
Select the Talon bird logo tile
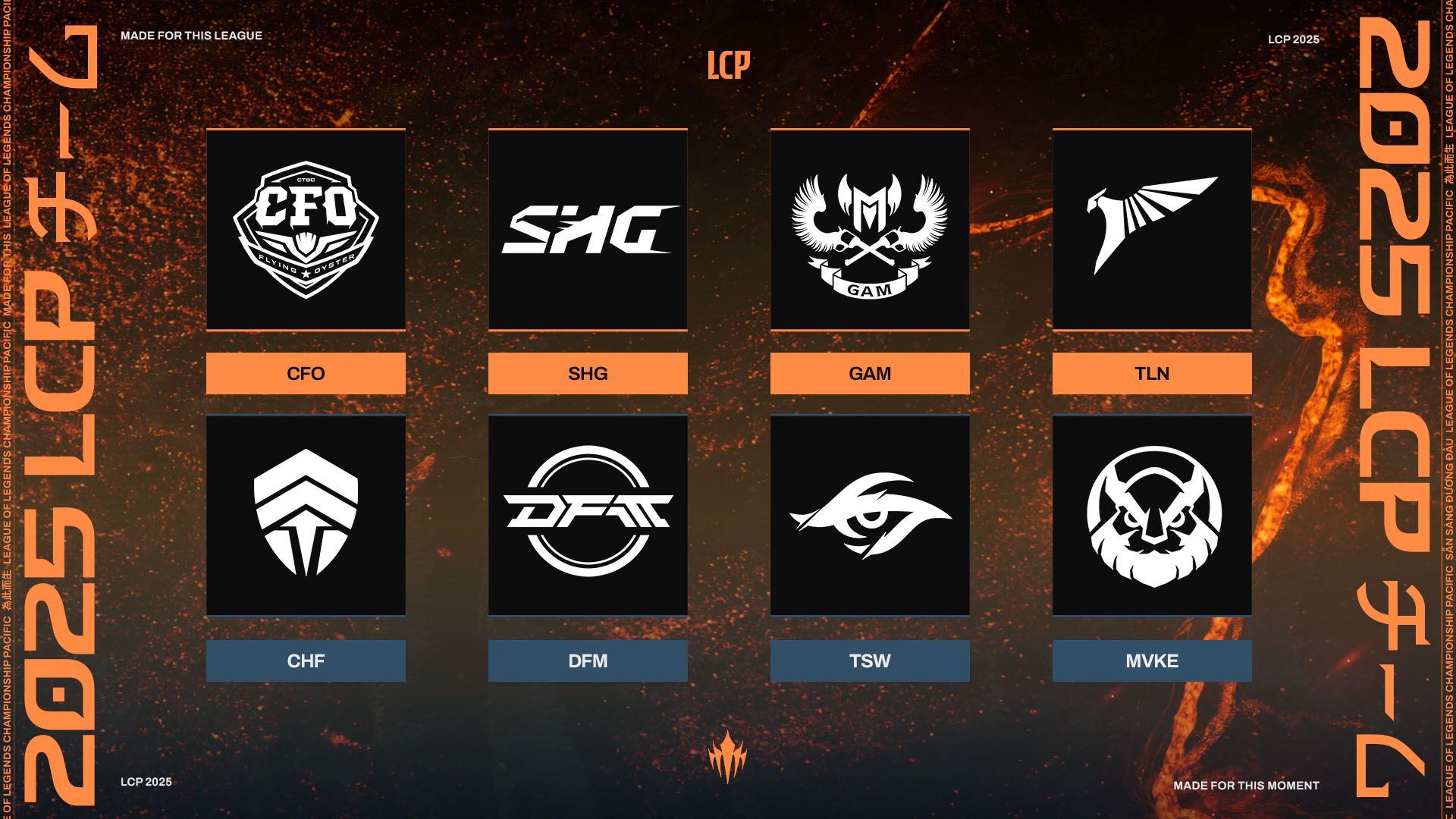1152,230
